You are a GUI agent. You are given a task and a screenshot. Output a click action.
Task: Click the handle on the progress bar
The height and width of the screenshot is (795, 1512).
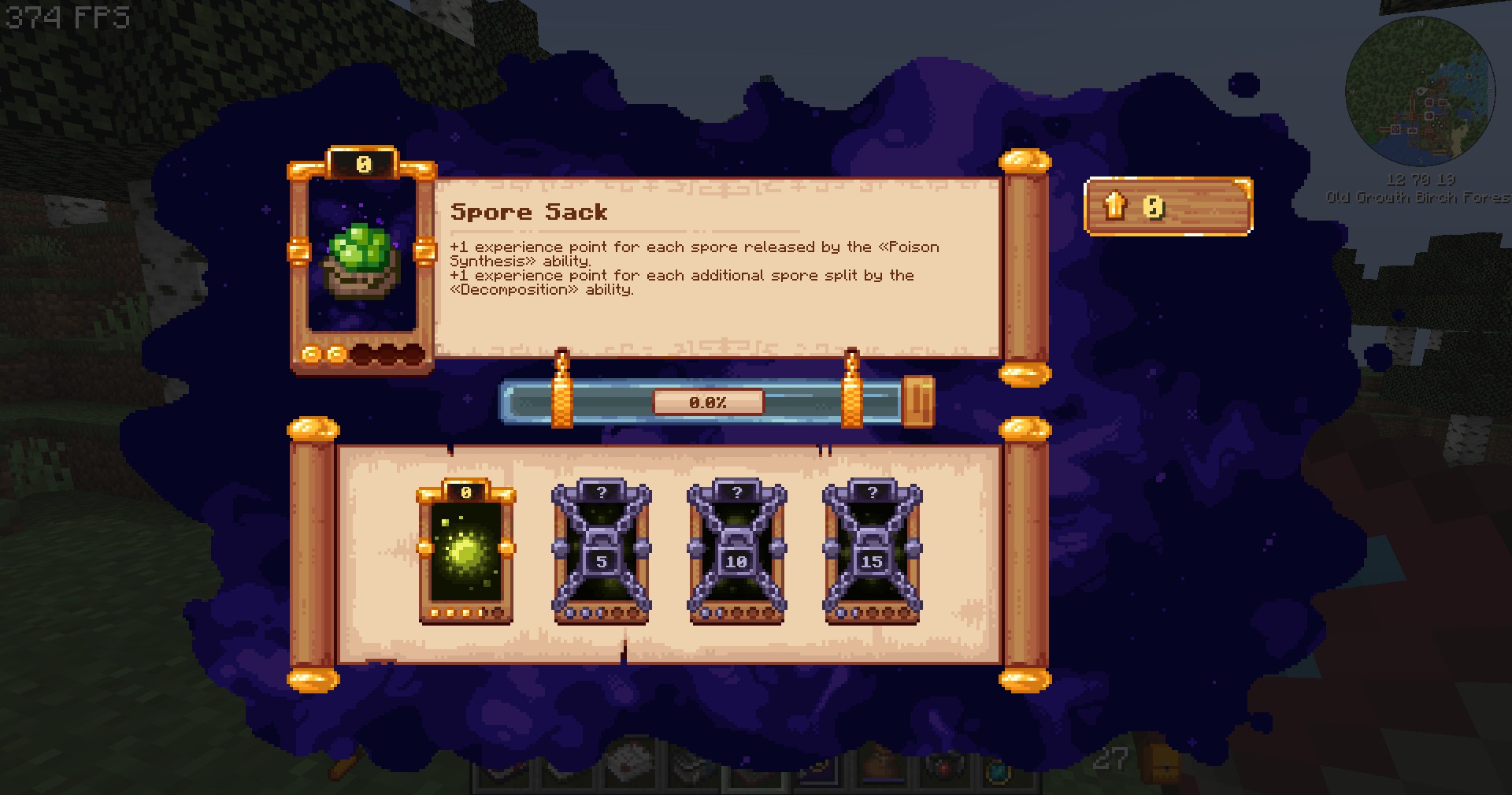point(917,402)
